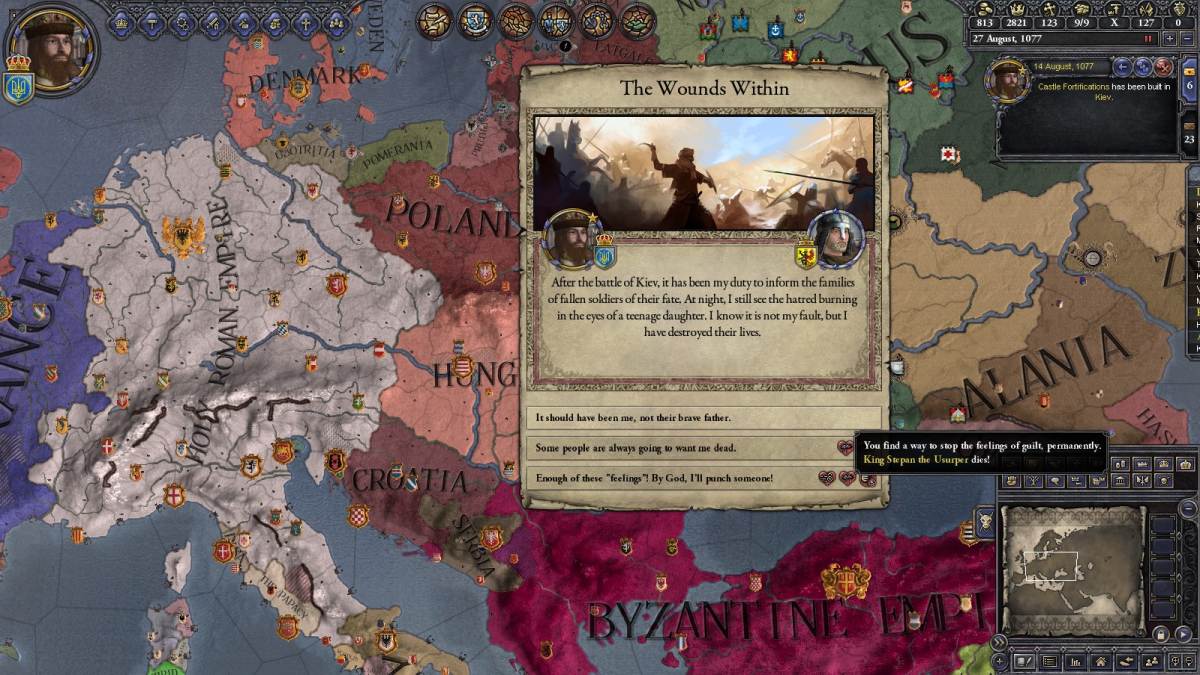Click the bearded ruler portrait in the event window
The image size is (1200, 675).
[570, 238]
